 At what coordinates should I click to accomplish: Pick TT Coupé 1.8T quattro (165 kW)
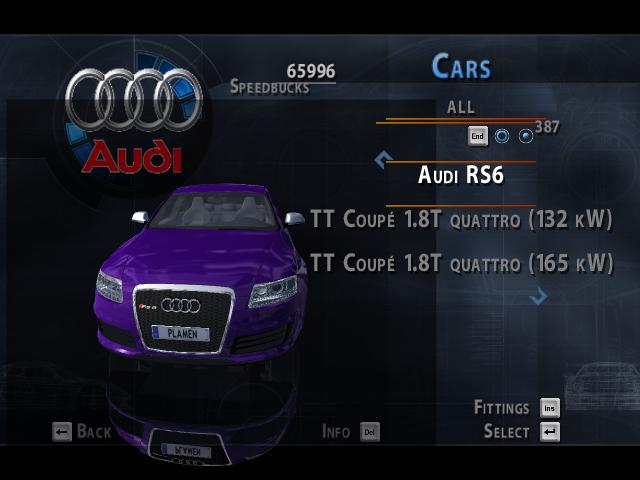point(461,263)
